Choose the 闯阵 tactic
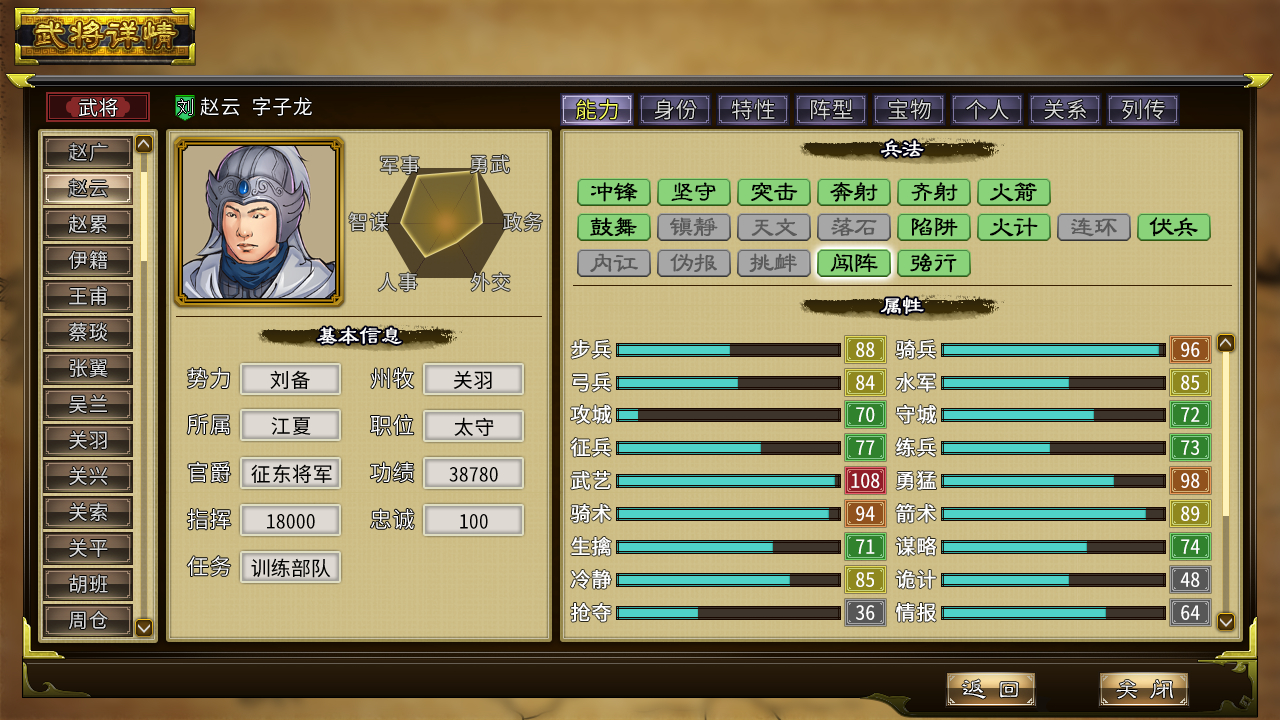The height and width of the screenshot is (720, 1280). pyautogui.click(x=854, y=263)
